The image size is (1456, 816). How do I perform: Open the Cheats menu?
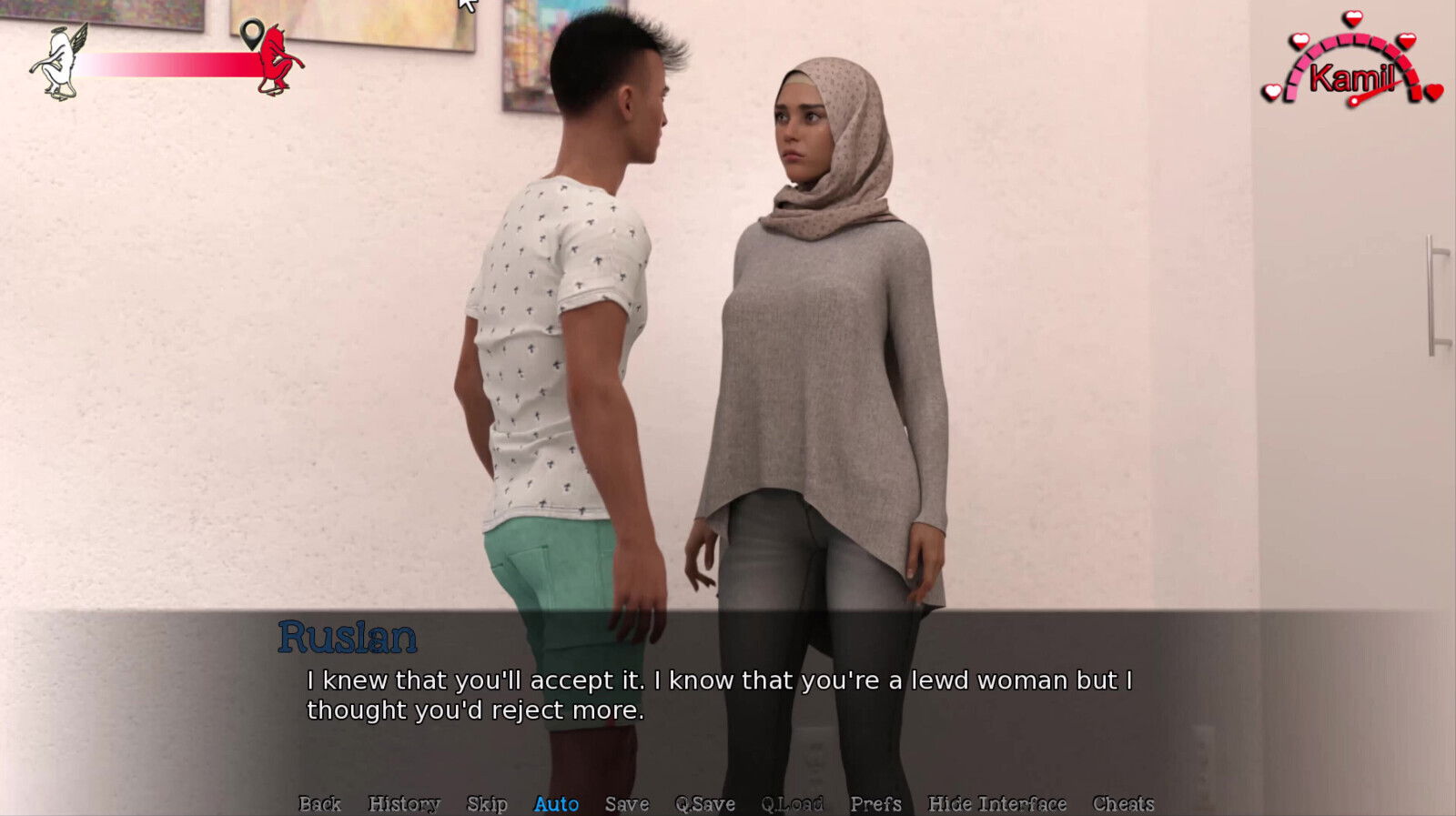(x=1126, y=804)
